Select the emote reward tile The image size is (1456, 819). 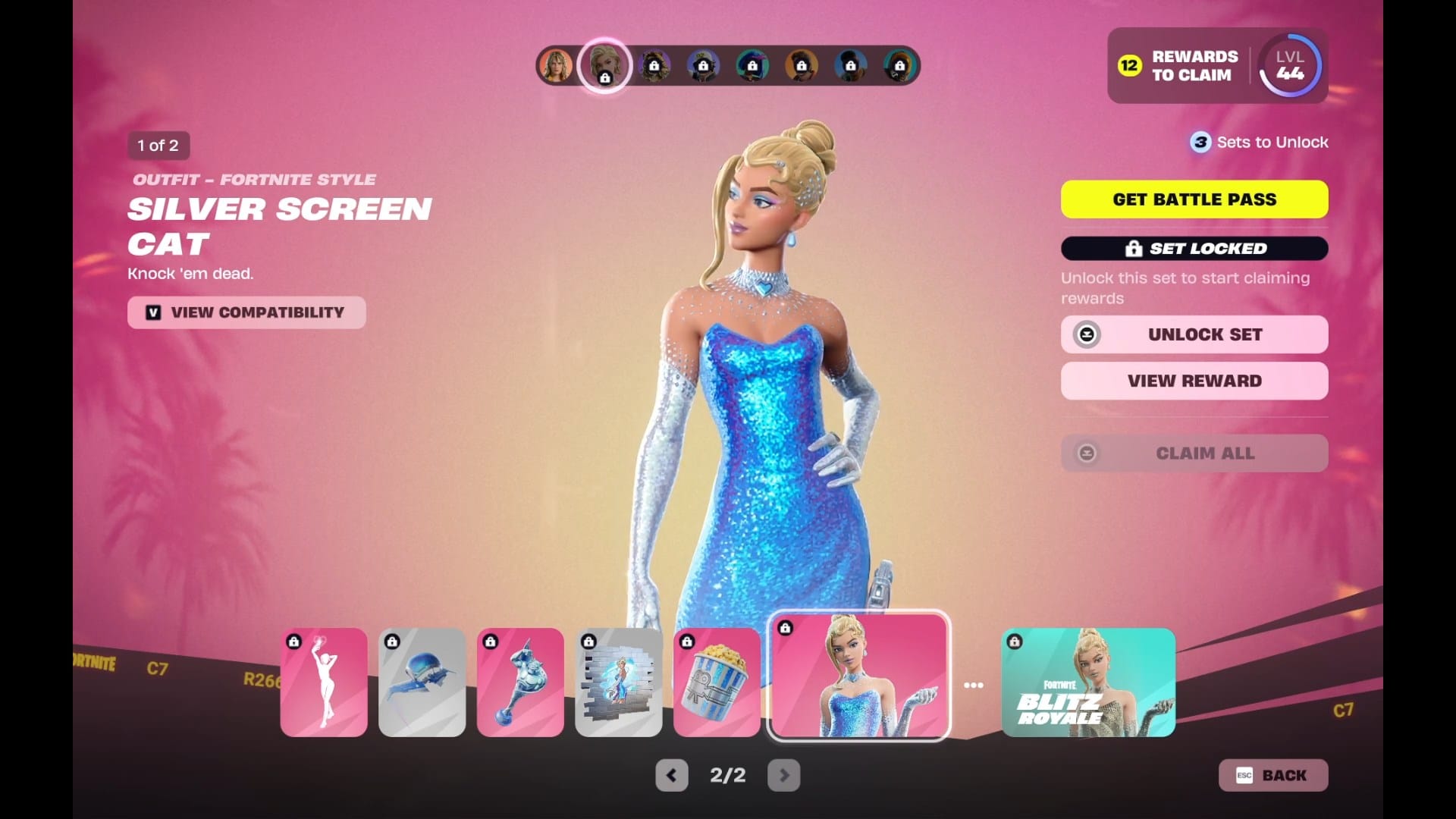(324, 682)
